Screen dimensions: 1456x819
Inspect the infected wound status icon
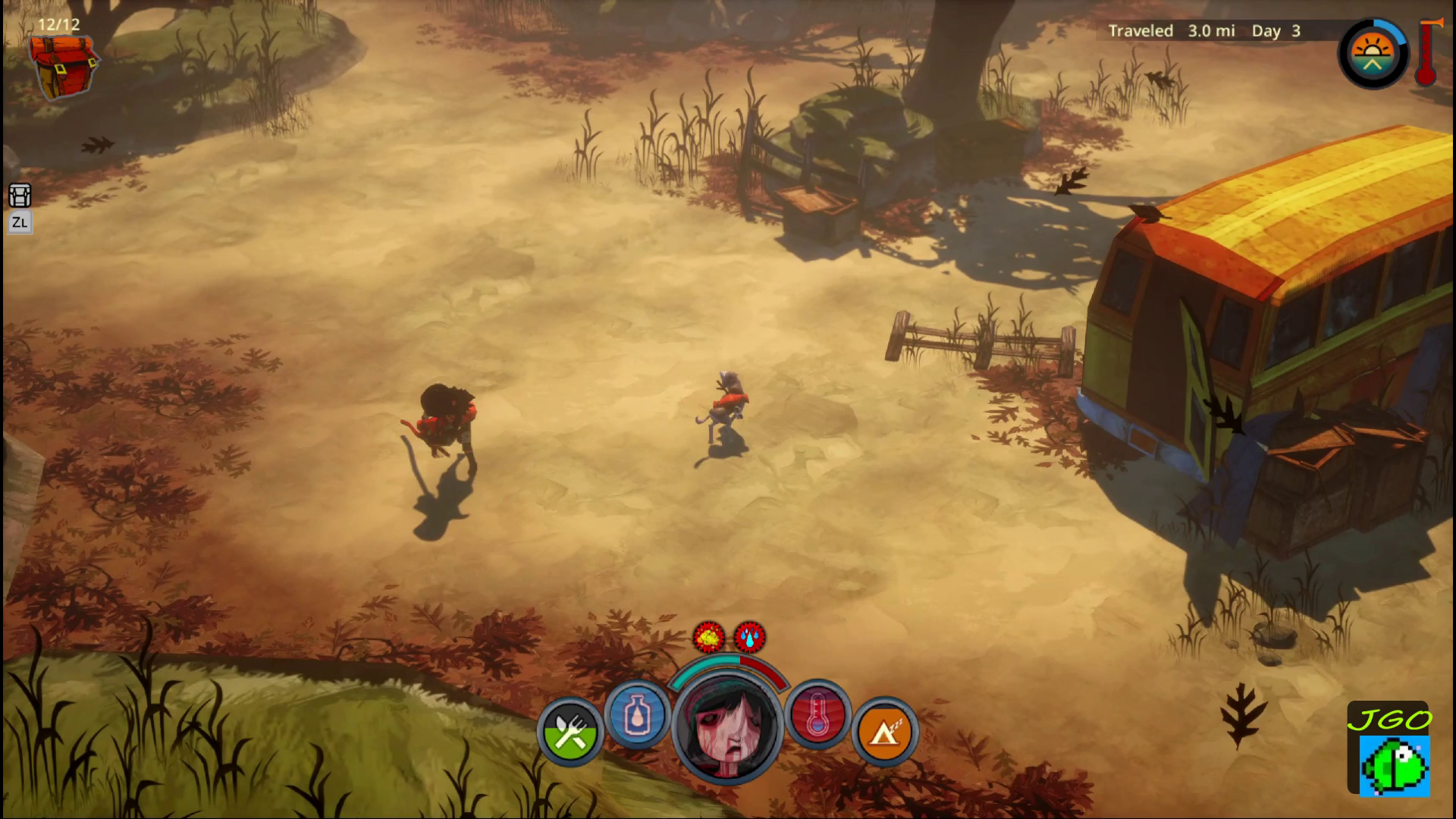click(x=708, y=637)
